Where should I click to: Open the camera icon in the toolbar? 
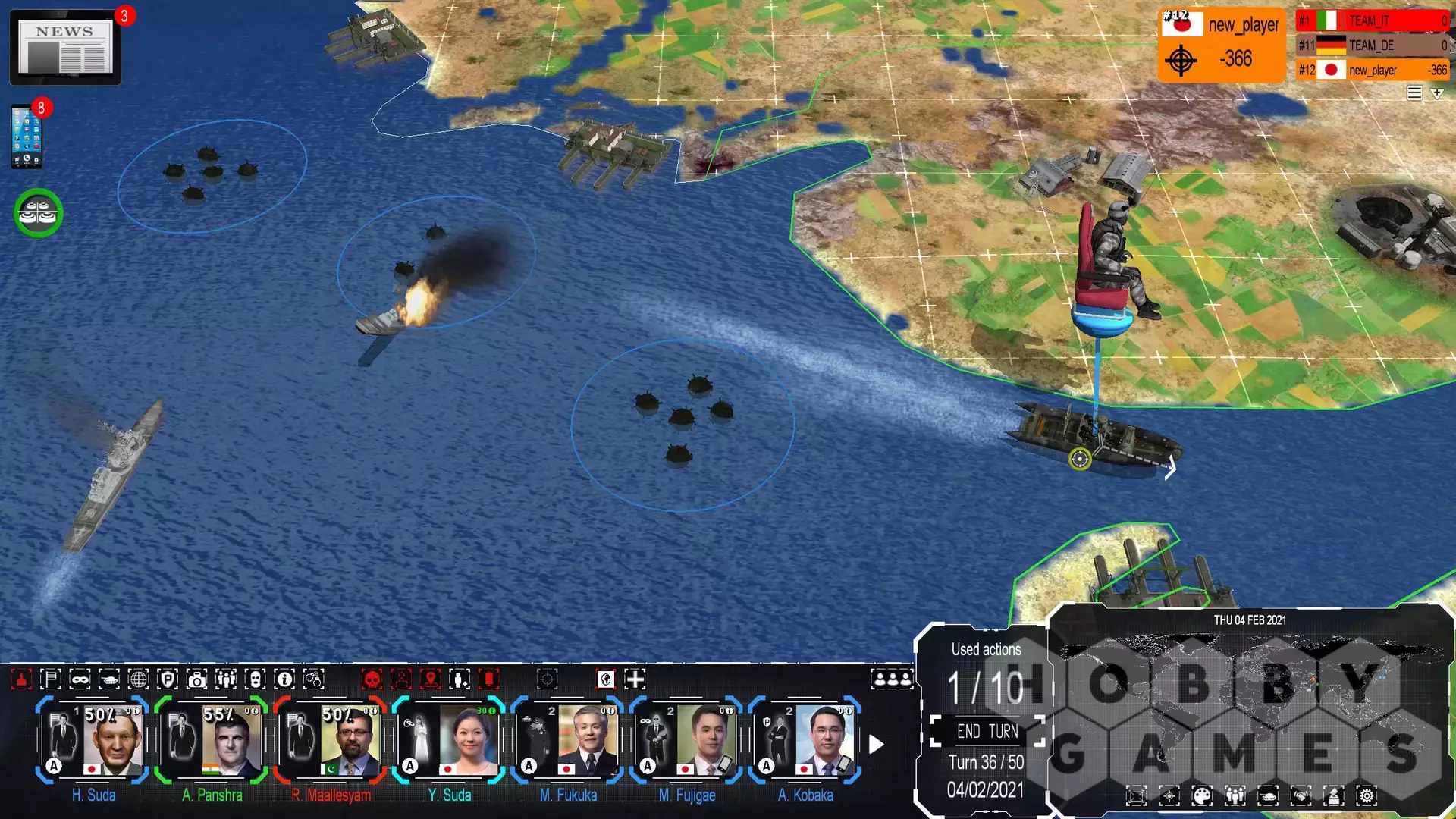point(196,679)
